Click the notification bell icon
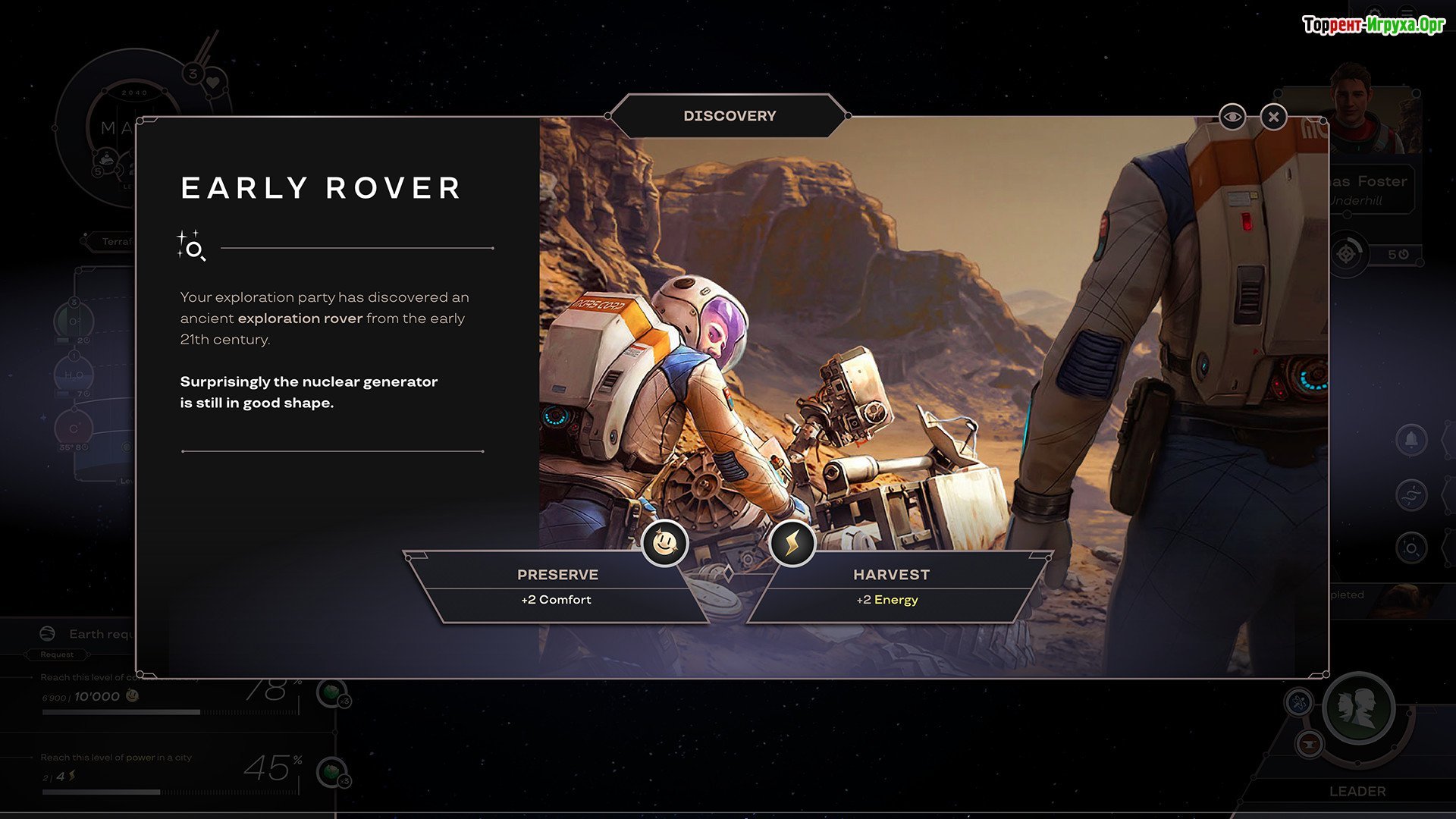 (1410, 441)
